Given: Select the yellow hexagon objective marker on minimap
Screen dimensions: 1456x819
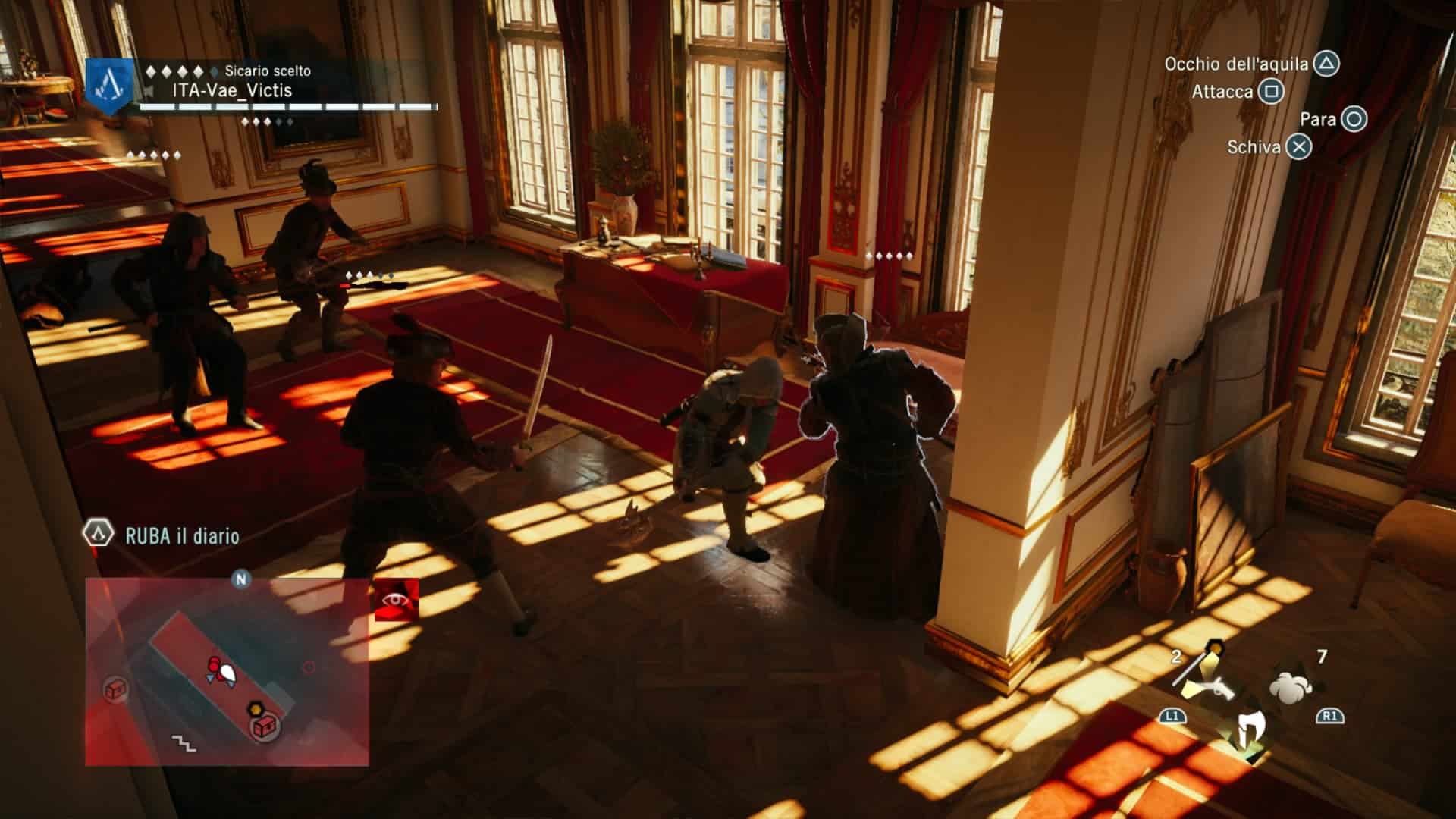Looking at the screenshot, I should point(256,710).
